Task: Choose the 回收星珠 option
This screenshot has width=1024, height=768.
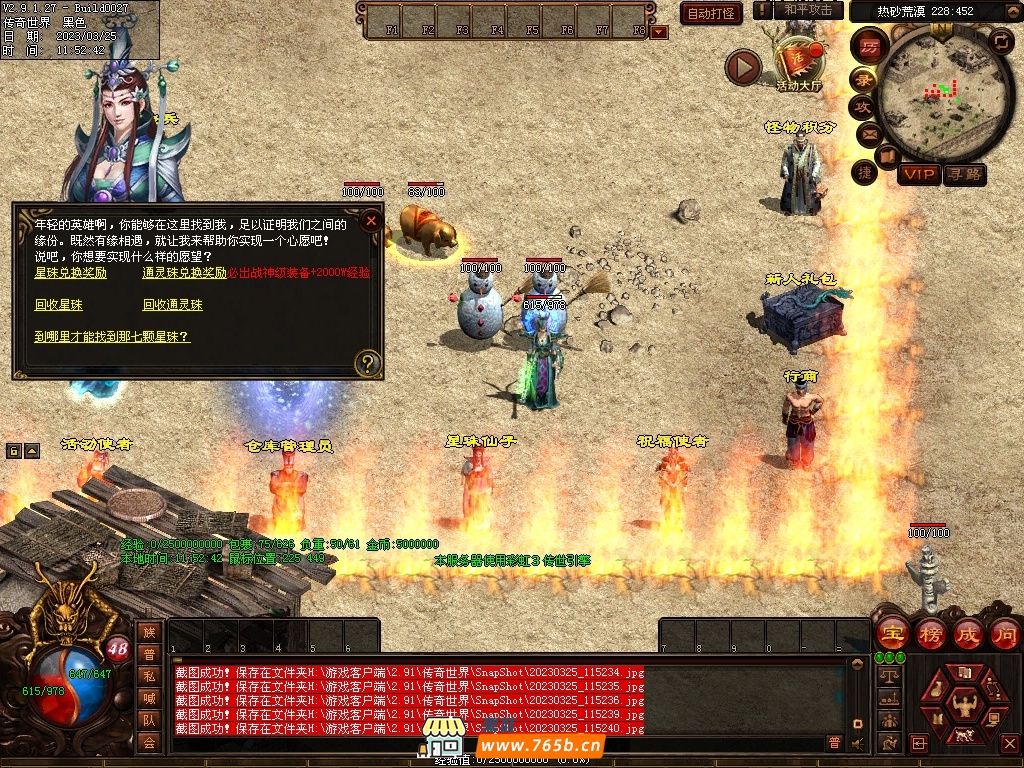Action: [x=58, y=305]
